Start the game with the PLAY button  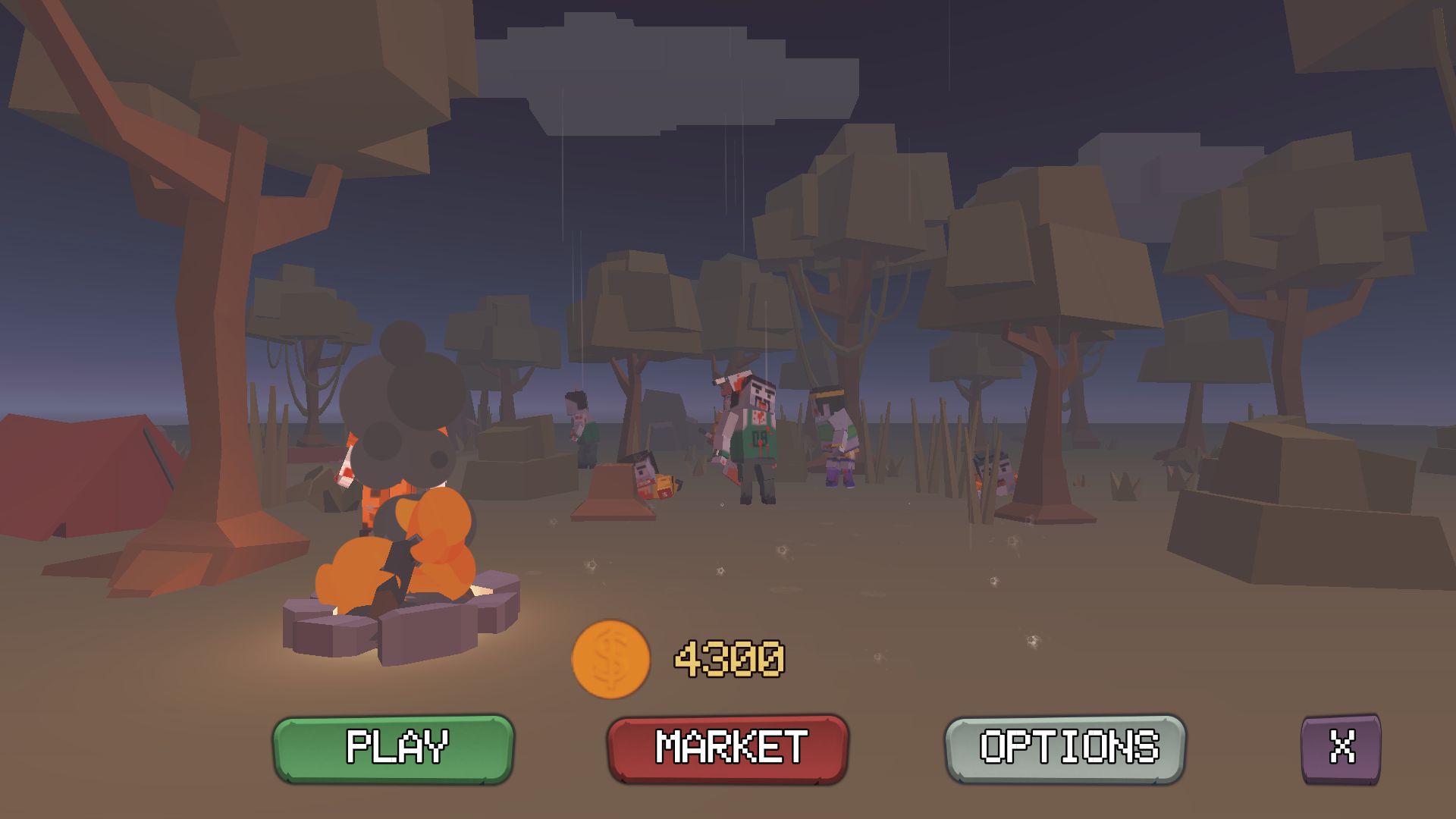(394, 748)
